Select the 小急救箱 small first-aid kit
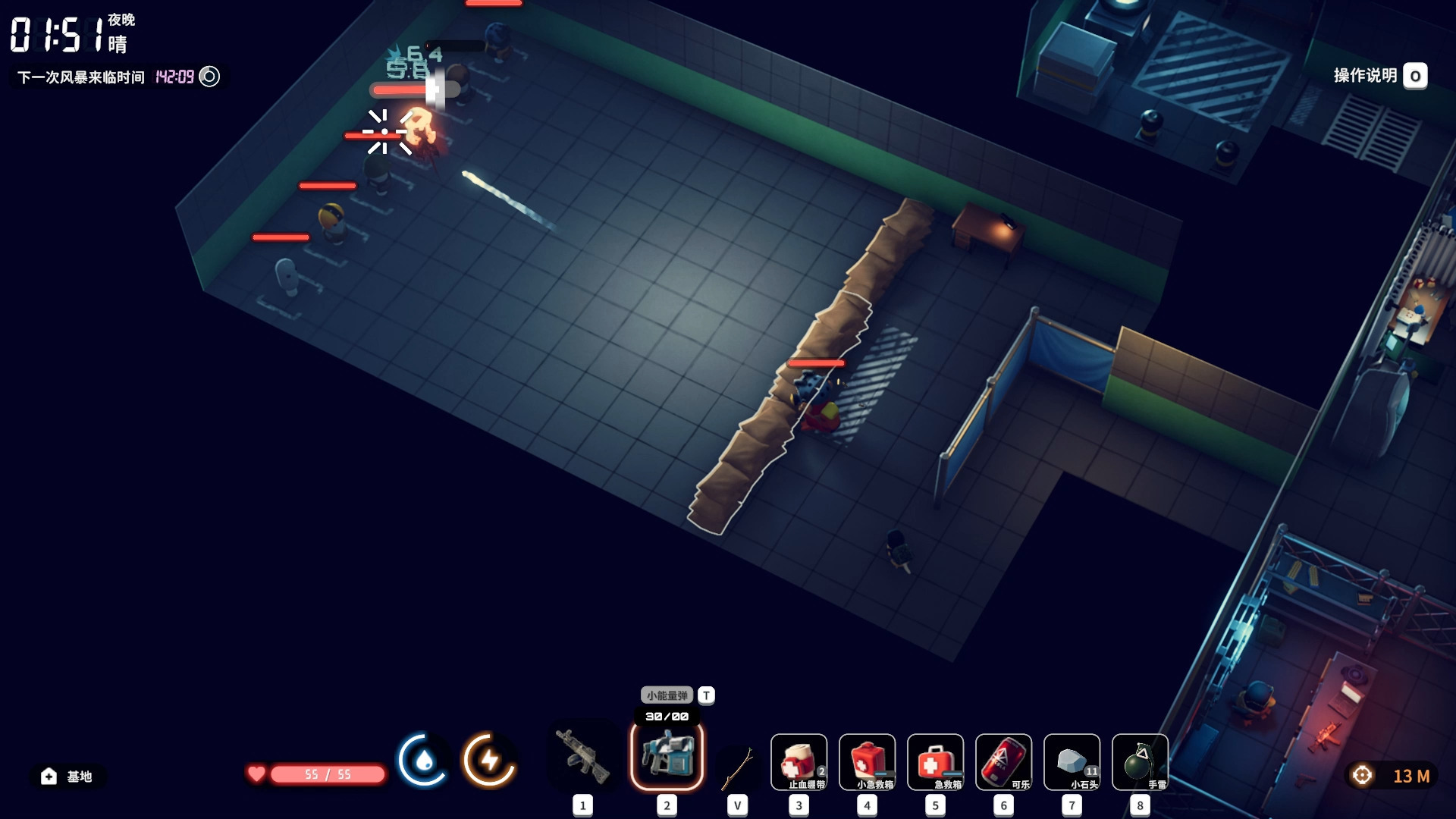This screenshot has height=819, width=1456. 867,762
